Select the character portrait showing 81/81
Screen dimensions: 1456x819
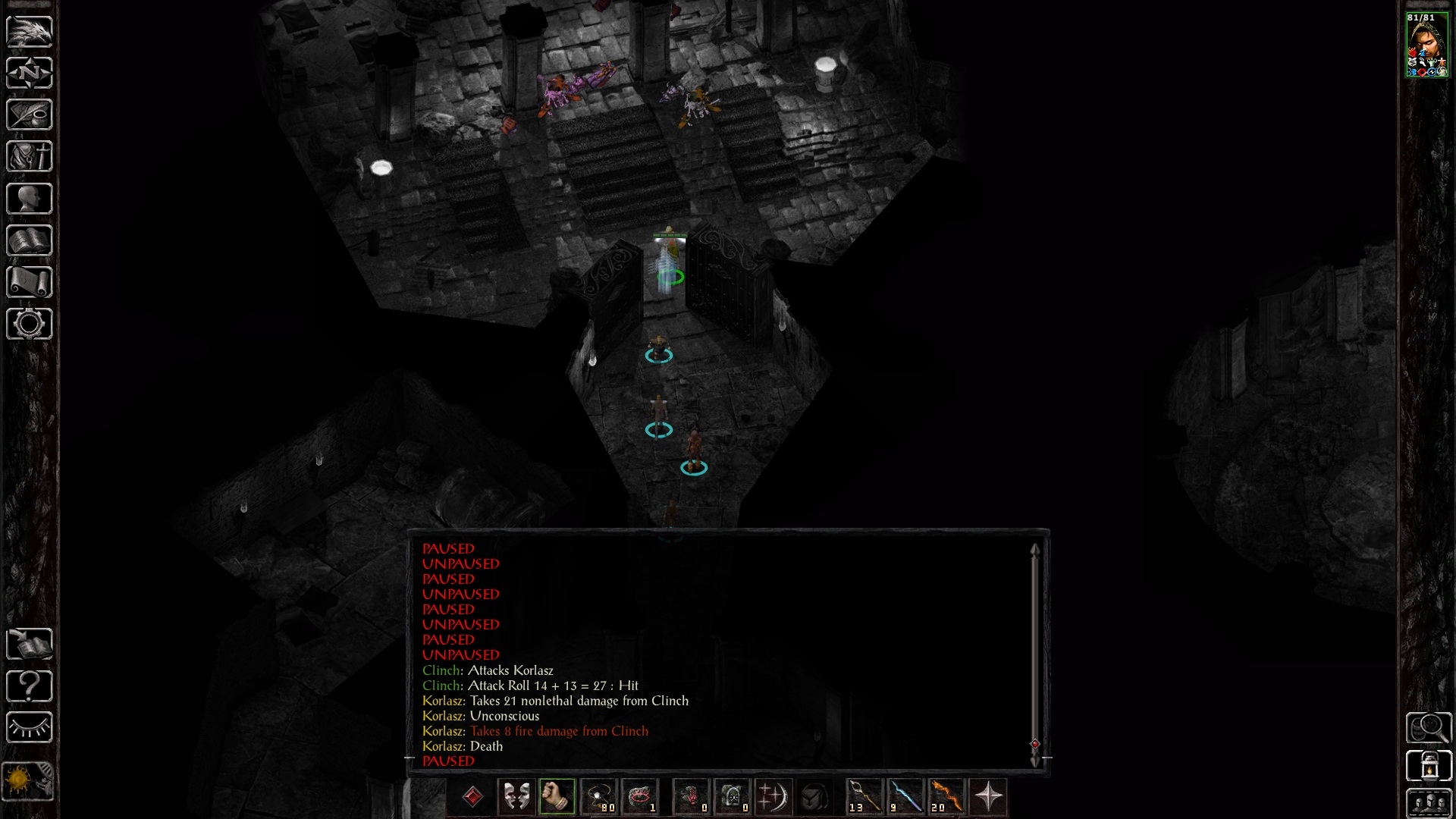click(1427, 45)
